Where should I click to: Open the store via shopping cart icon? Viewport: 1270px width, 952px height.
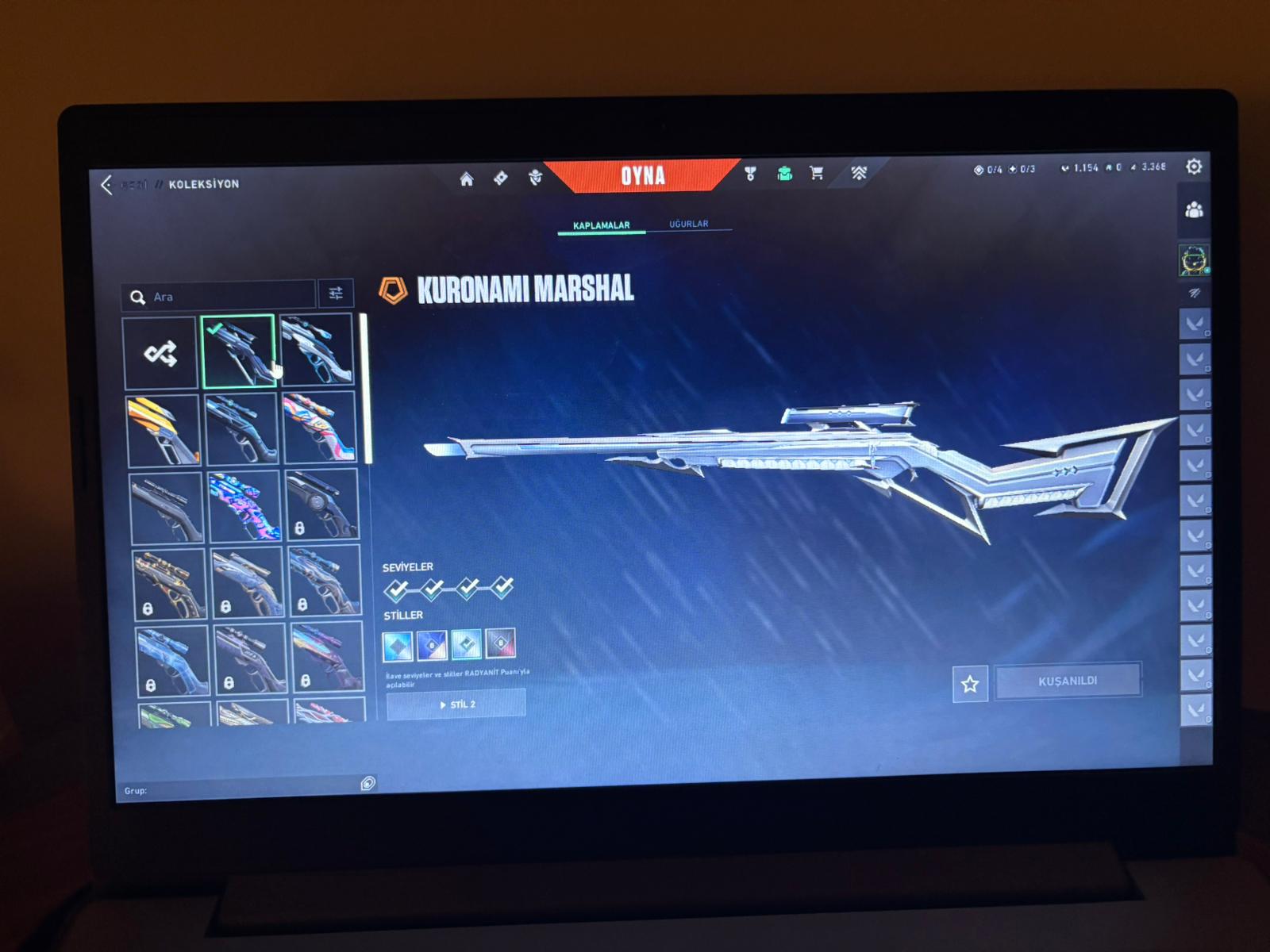(816, 173)
